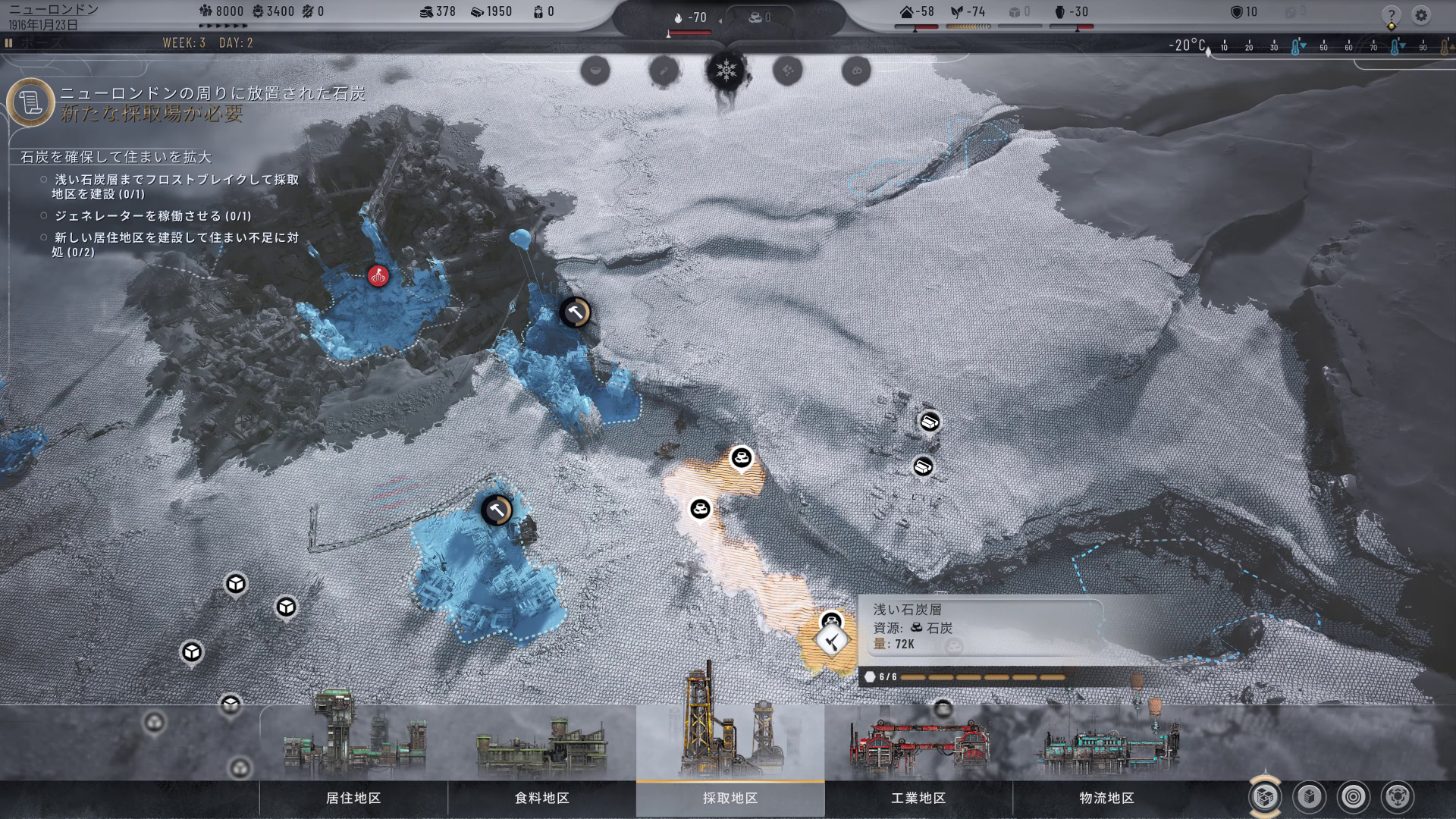
Task: Open the question mark help button
Action: (x=1391, y=16)
